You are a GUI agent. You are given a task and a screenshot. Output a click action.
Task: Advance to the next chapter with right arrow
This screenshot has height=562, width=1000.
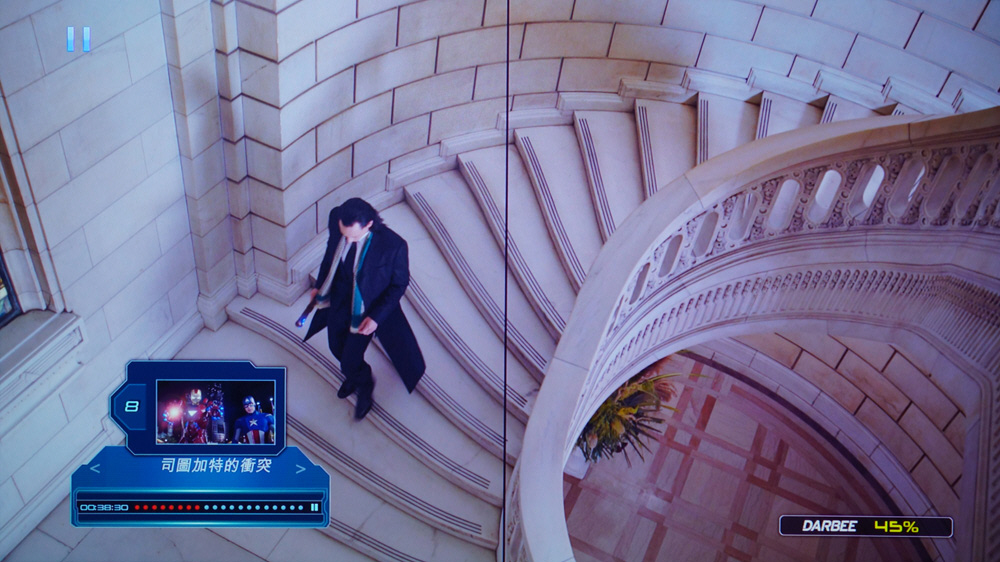click(x=299, y=467)
